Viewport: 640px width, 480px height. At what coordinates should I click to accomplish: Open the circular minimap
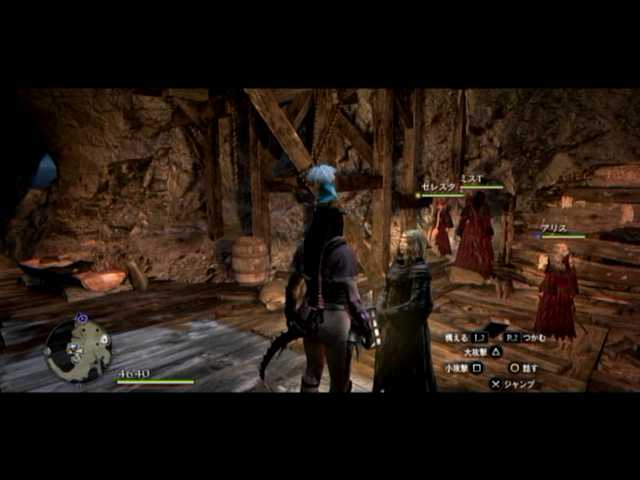coord(77,350)
